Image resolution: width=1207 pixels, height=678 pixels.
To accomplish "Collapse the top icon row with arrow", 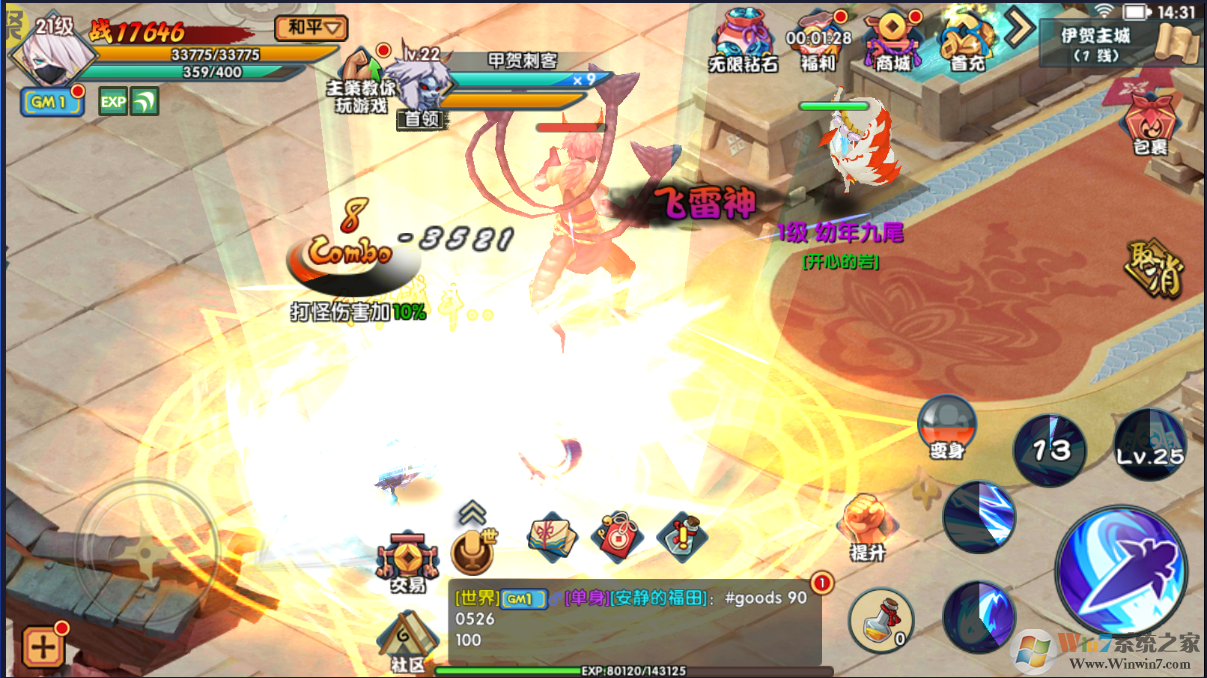I will coord(1019,27).
